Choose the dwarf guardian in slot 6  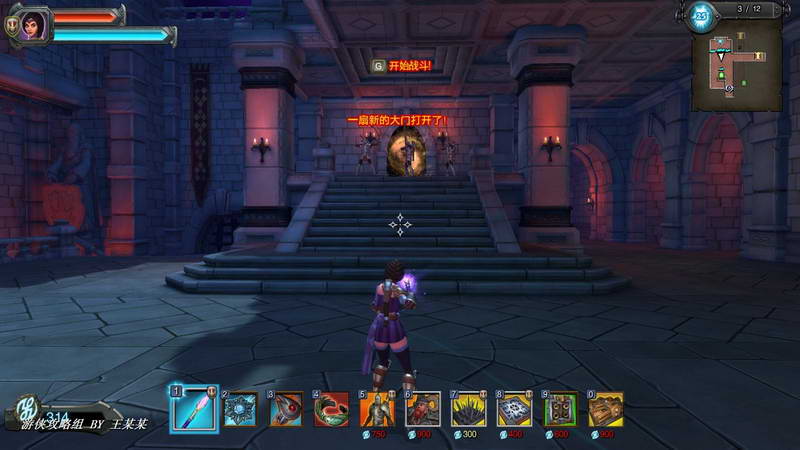coord(423,409)
